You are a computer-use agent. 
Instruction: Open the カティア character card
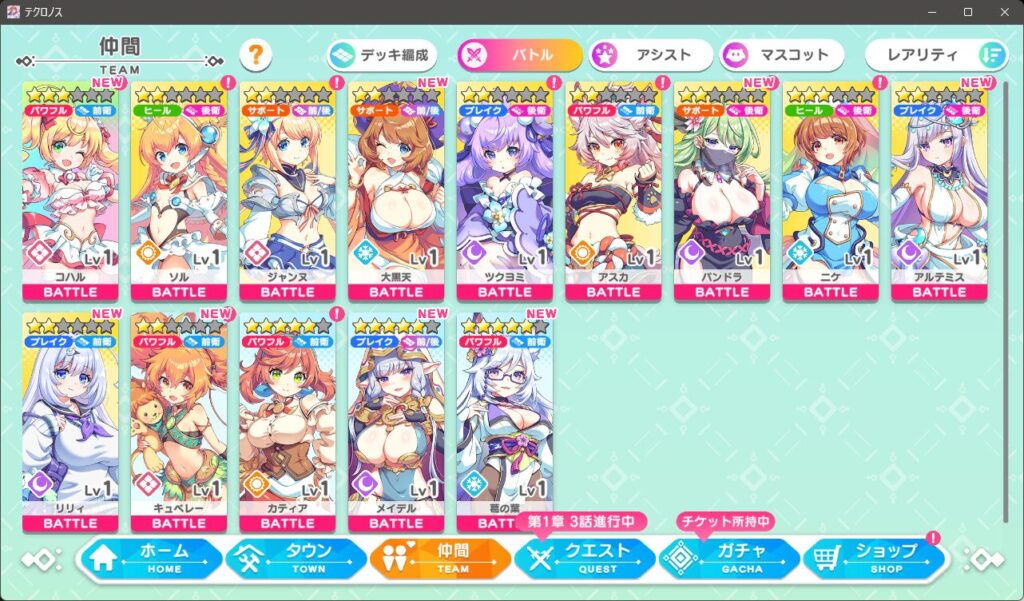[288, 420]
